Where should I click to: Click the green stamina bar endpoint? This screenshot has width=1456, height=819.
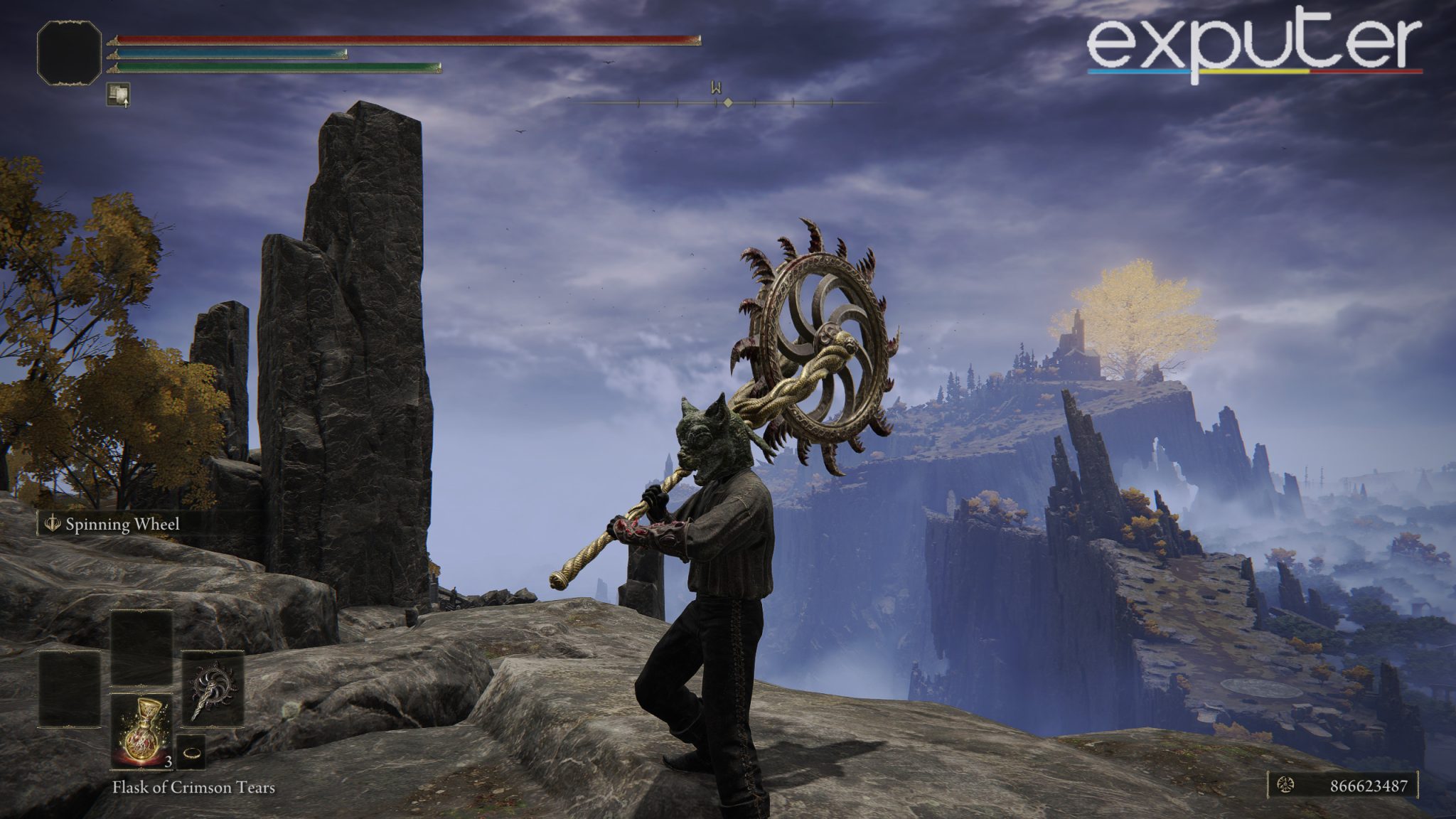point(439,69)
